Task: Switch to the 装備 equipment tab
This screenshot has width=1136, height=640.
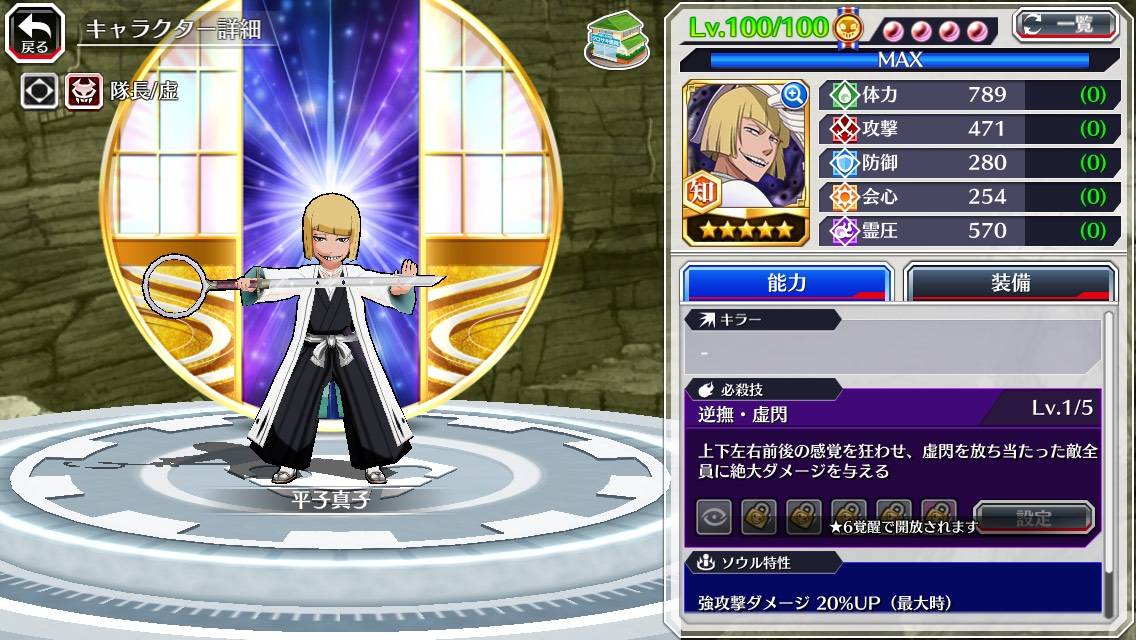Action: pos(1010,283)
